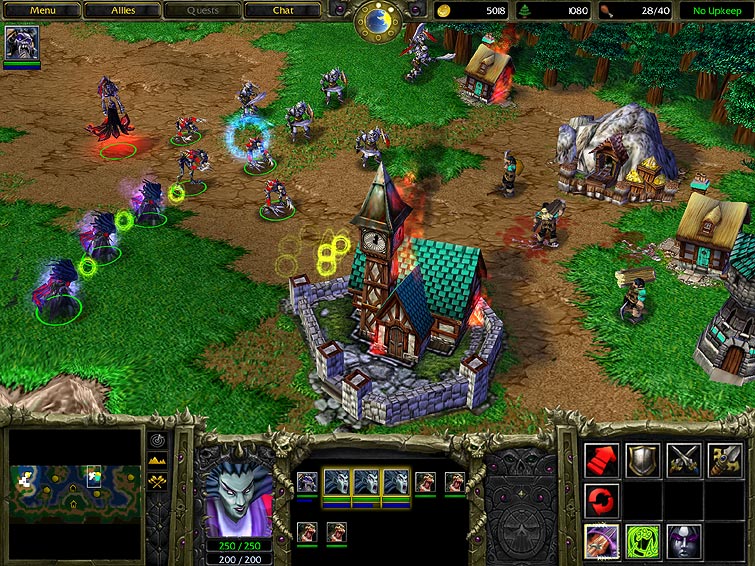This screenshot has height=566, width=755.
Task: Open the Chat log button
Action: point(283,11)
